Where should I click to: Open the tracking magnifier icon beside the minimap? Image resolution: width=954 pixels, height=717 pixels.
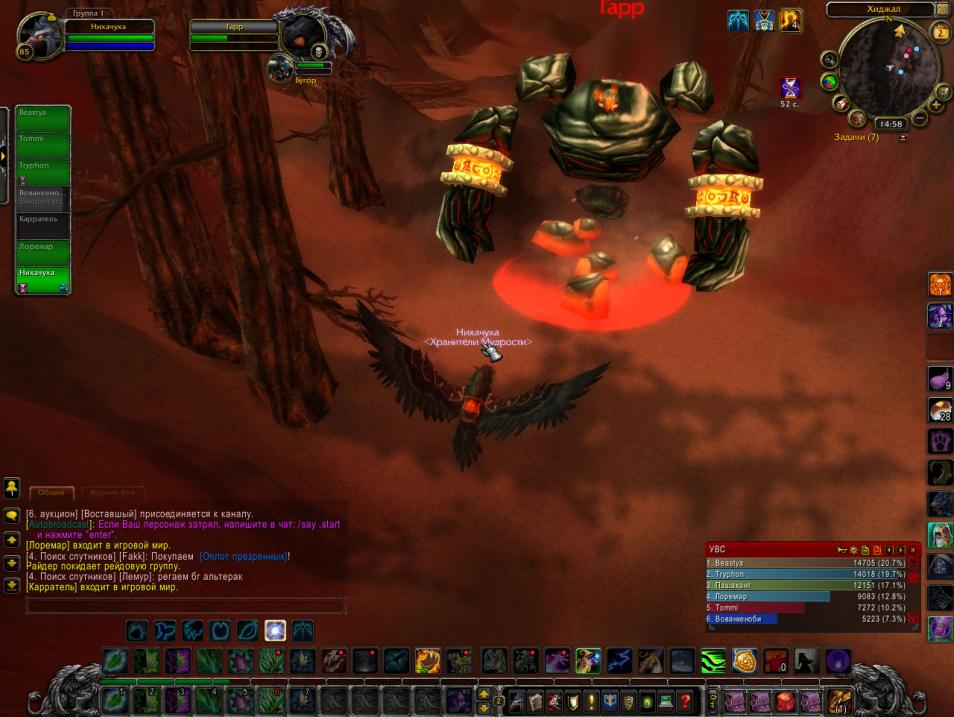pyautogui.click(x=830, y=58)
